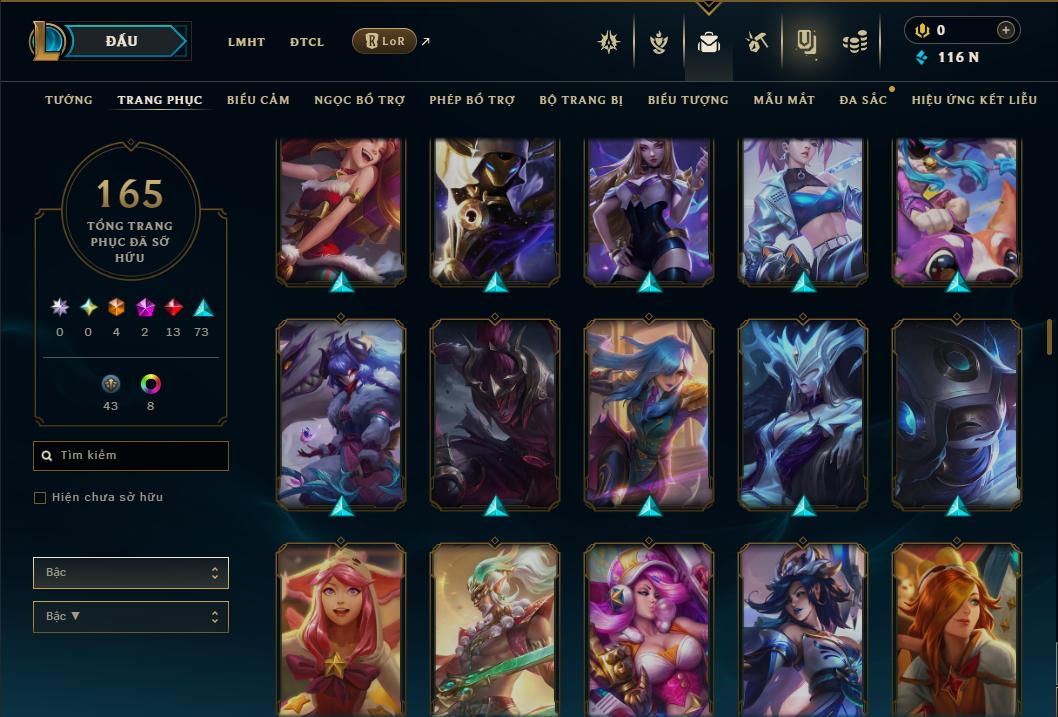
Task: Open the BIỂU CẢM tab
Action: (258, 100)
